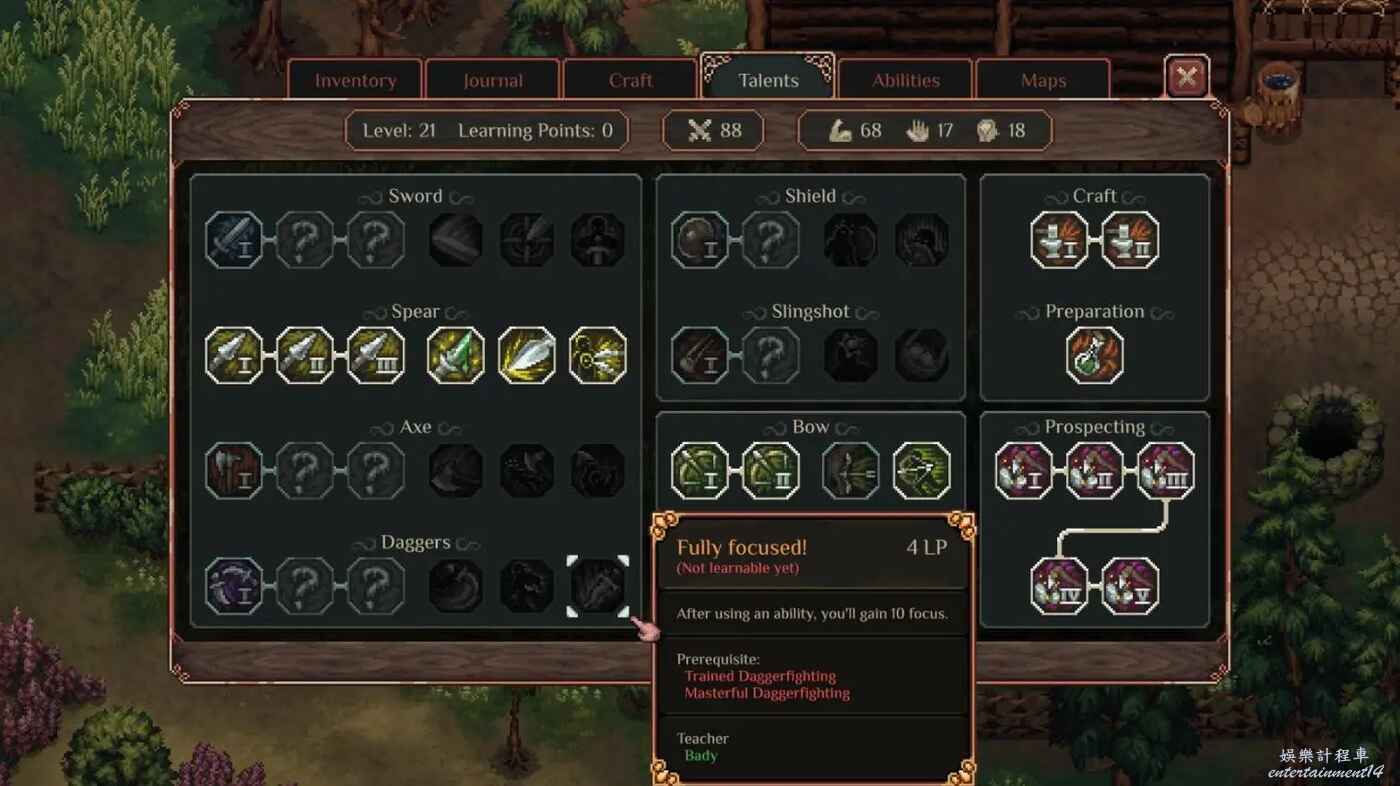Click the Spear III talent icon

point(376,356)
